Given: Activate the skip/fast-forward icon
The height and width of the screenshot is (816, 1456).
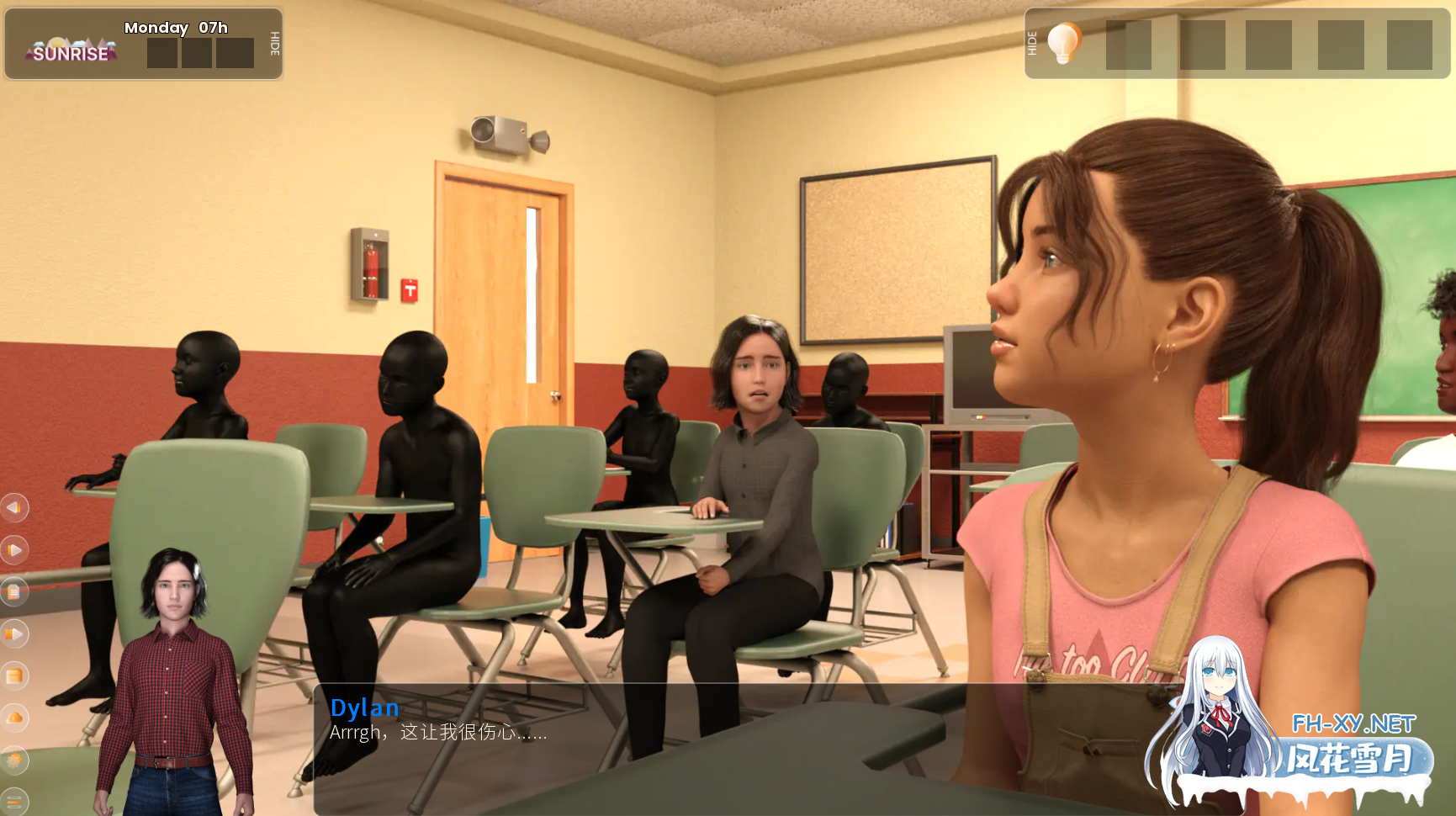Looking at the screenshot, I should tap(14, 634).
